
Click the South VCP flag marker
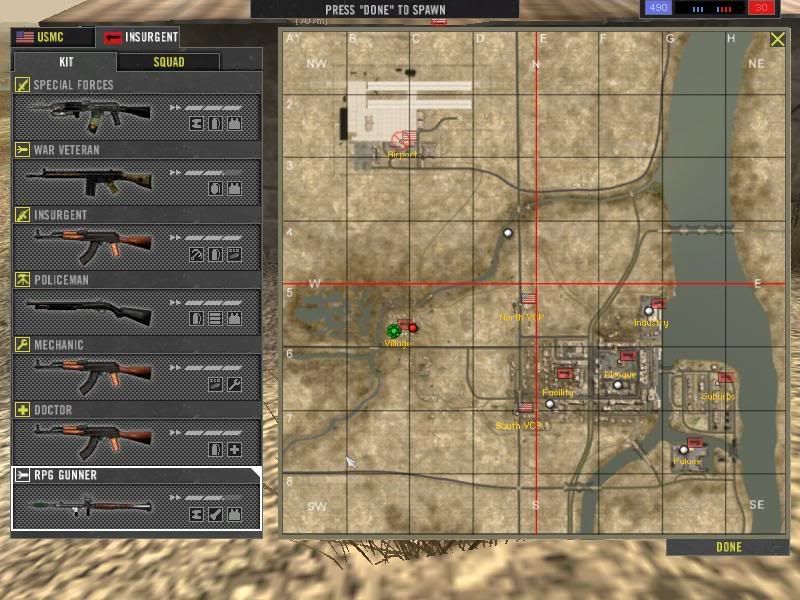point(526,408)
